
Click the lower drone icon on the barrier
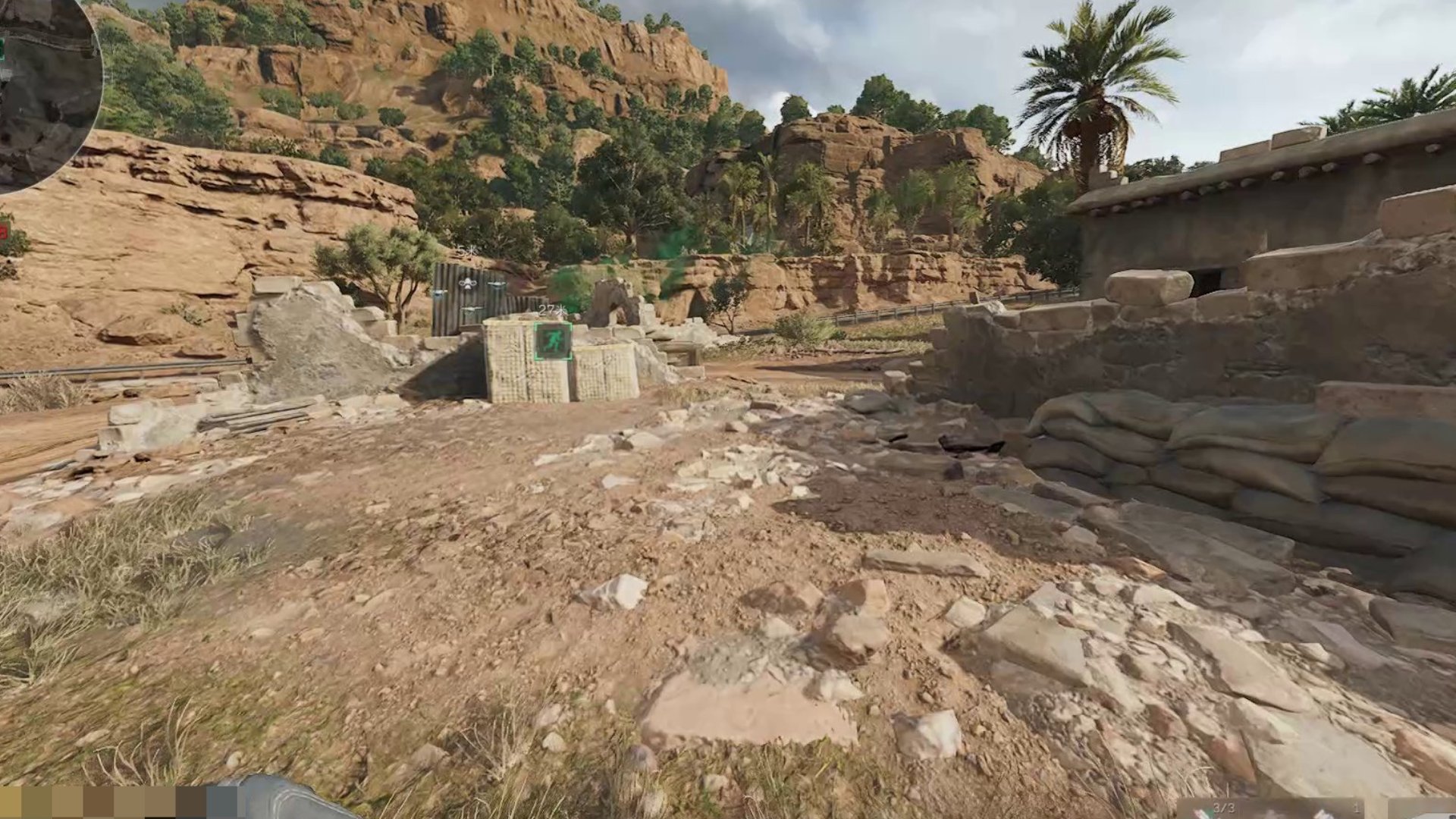pos(472,309)
